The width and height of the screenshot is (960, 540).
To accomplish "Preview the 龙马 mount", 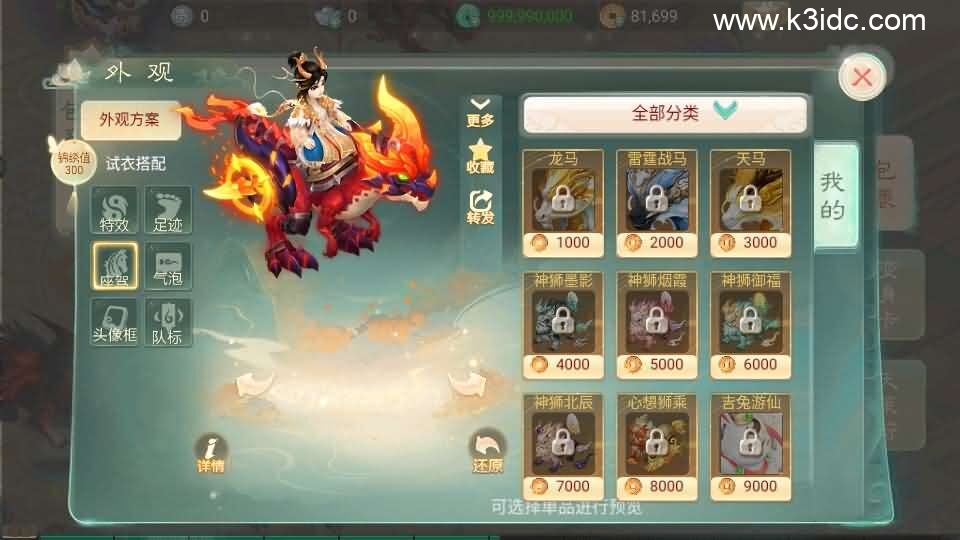I will (x=563, y=201).
